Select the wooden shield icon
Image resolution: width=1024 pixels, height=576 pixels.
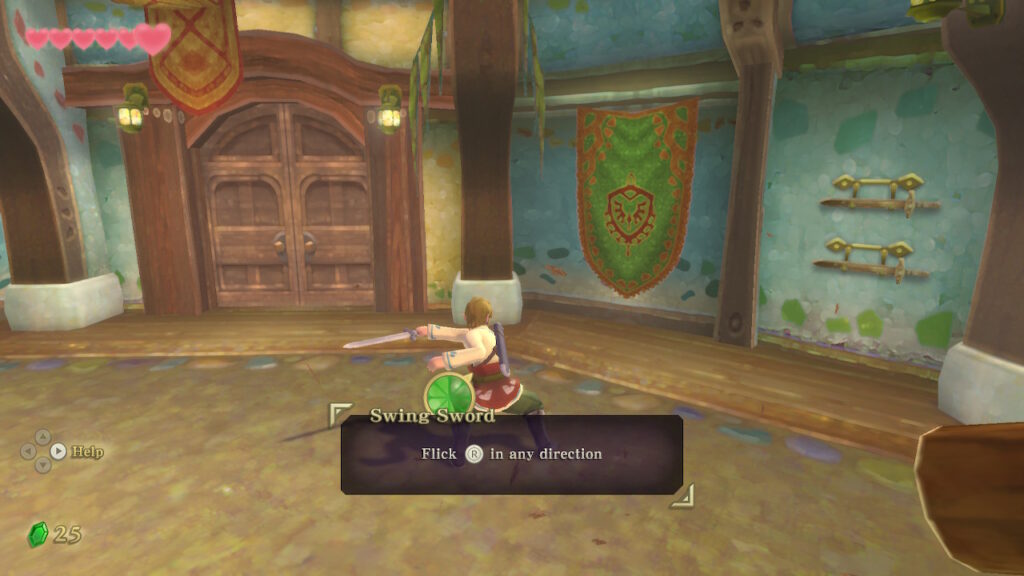(972, 497)
